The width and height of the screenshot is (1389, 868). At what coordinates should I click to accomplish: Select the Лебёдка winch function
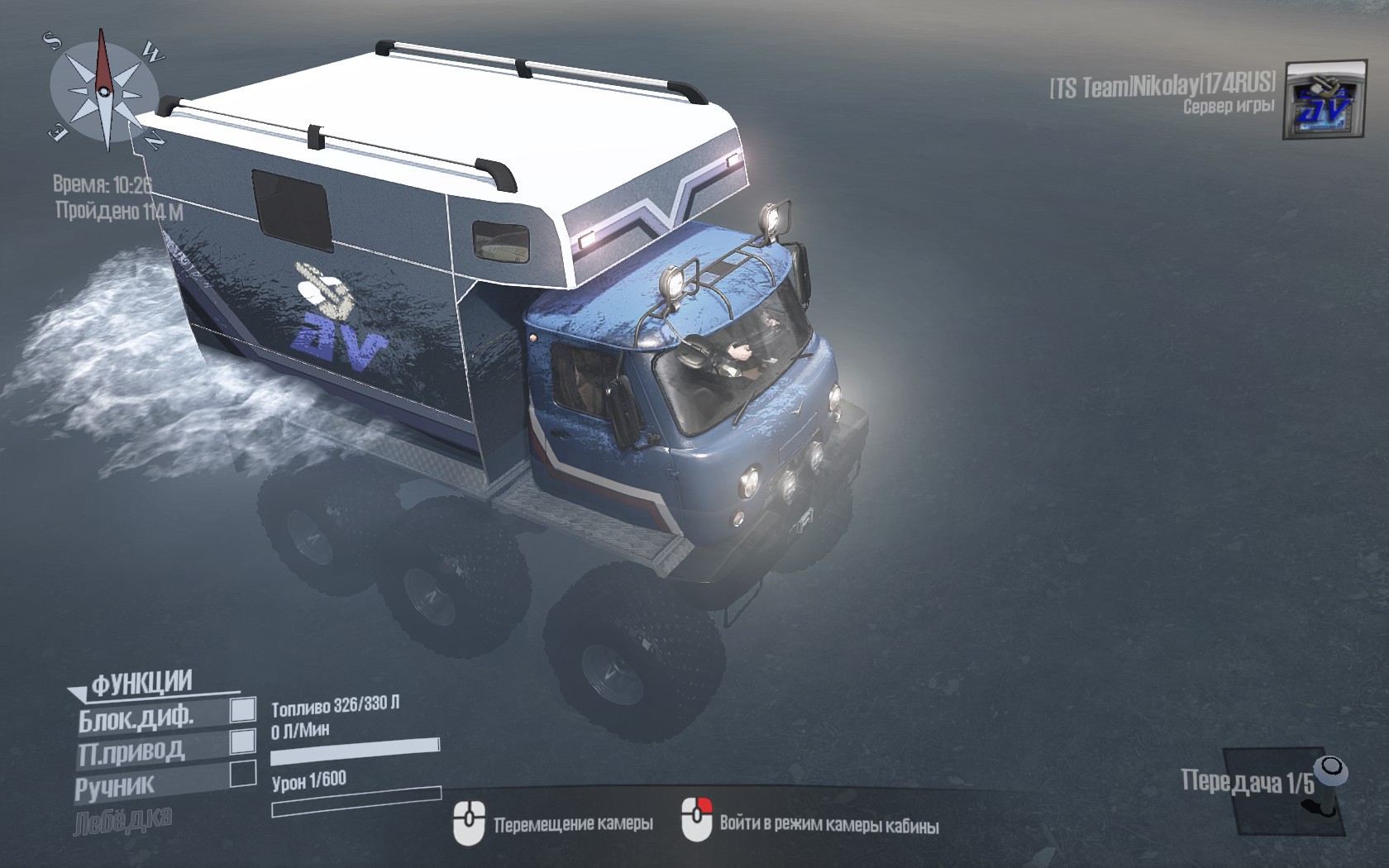(x=124, y=820)
